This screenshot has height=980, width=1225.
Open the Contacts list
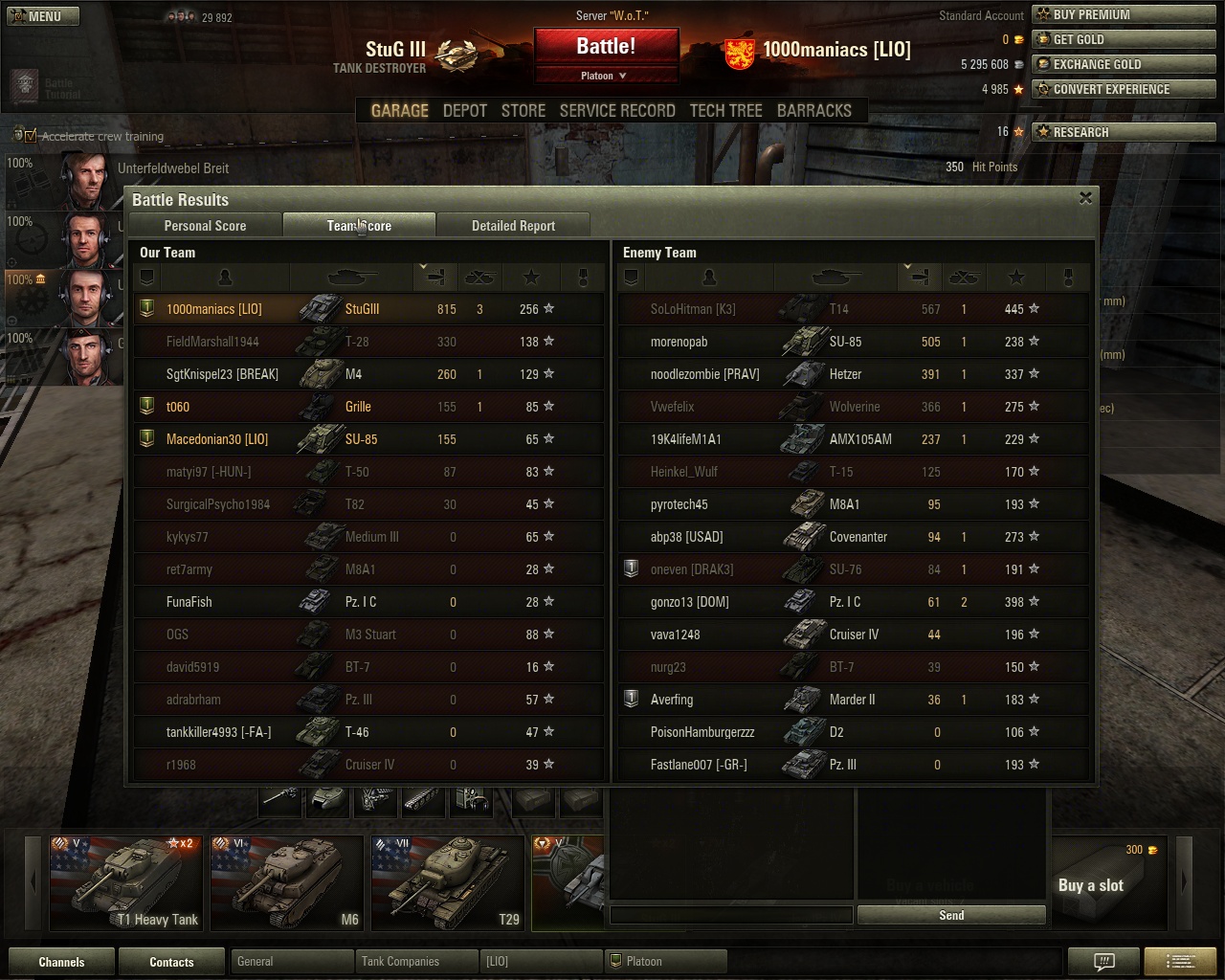pos(171,962)
